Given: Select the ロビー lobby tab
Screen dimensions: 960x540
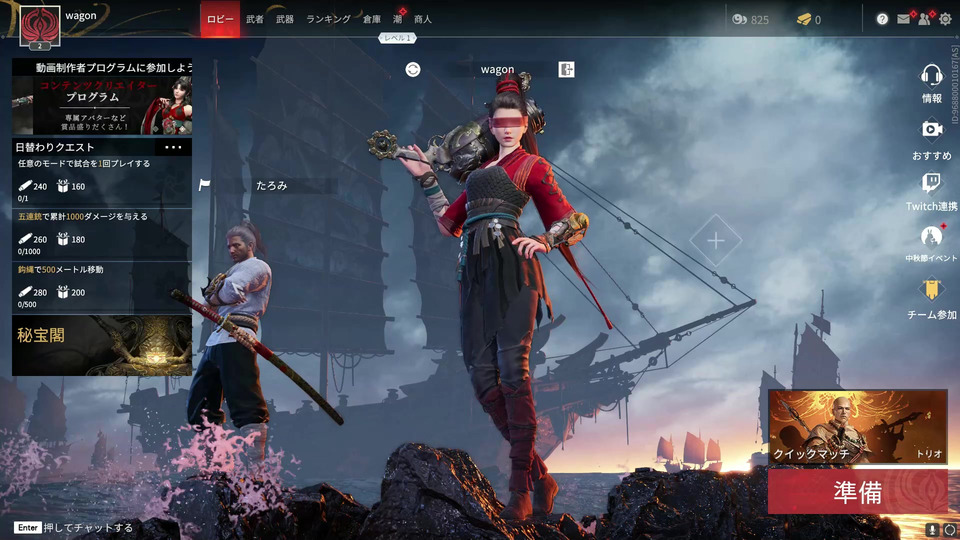Looking at the screenshot, I should coord(220,19).
